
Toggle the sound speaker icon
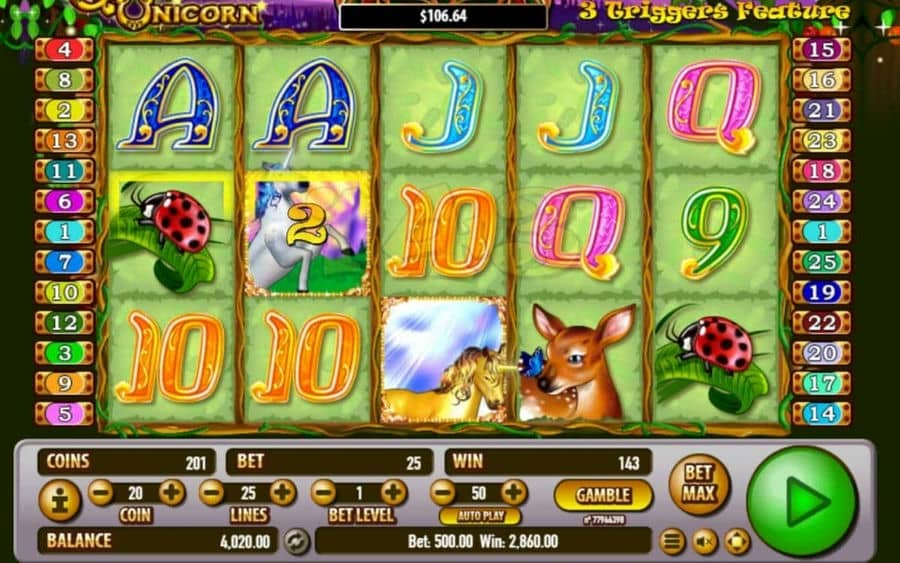[x=705, y=542]
